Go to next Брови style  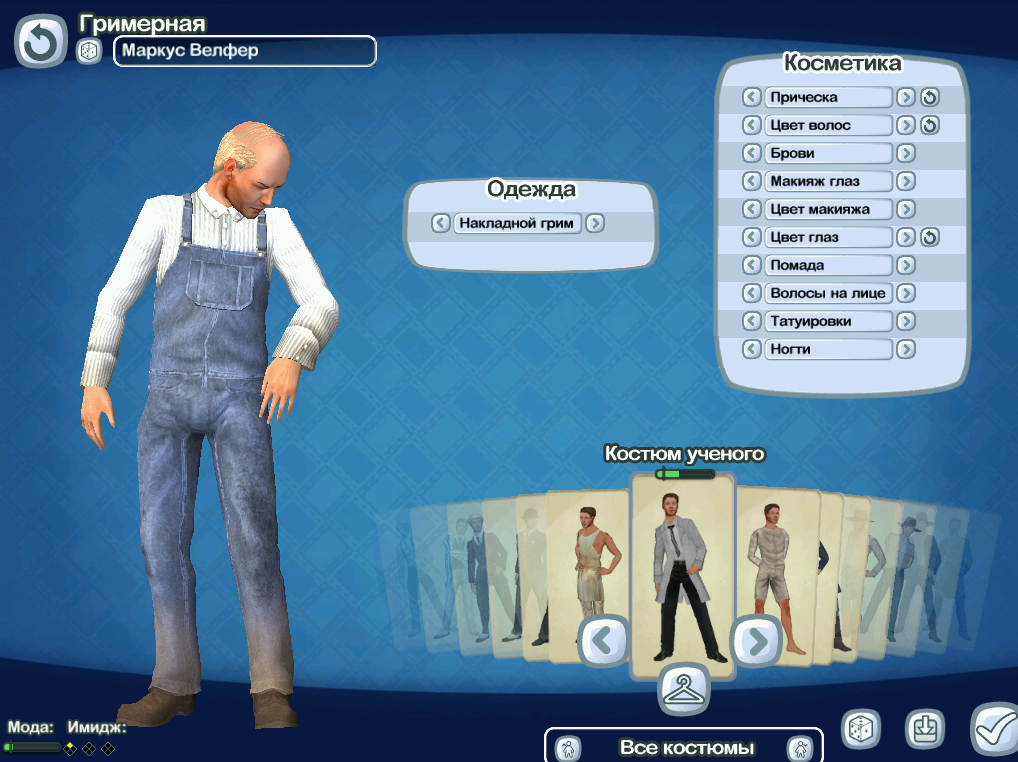pyautogui.click(x=905, y=153)
